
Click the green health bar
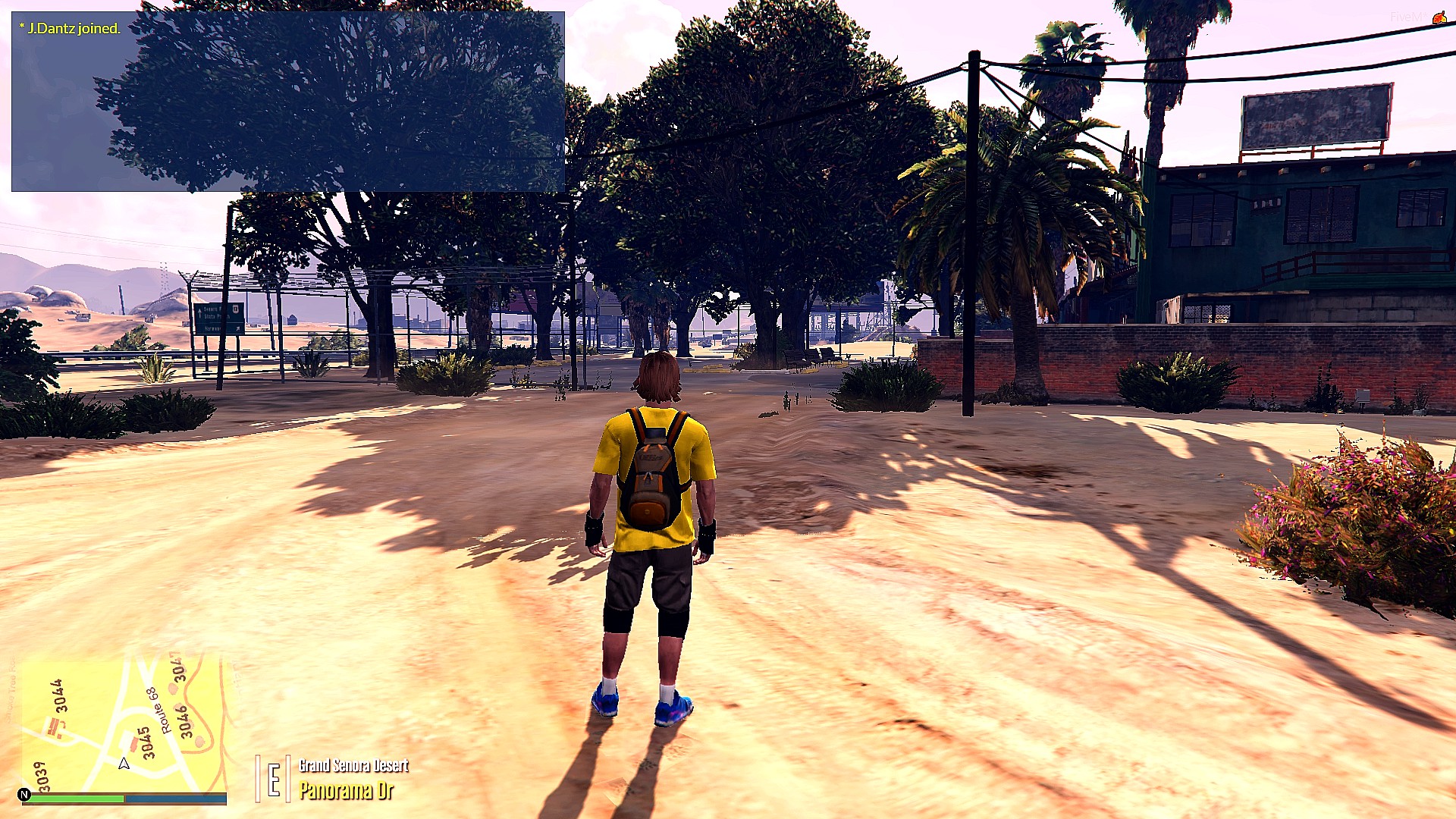[76, 798]
